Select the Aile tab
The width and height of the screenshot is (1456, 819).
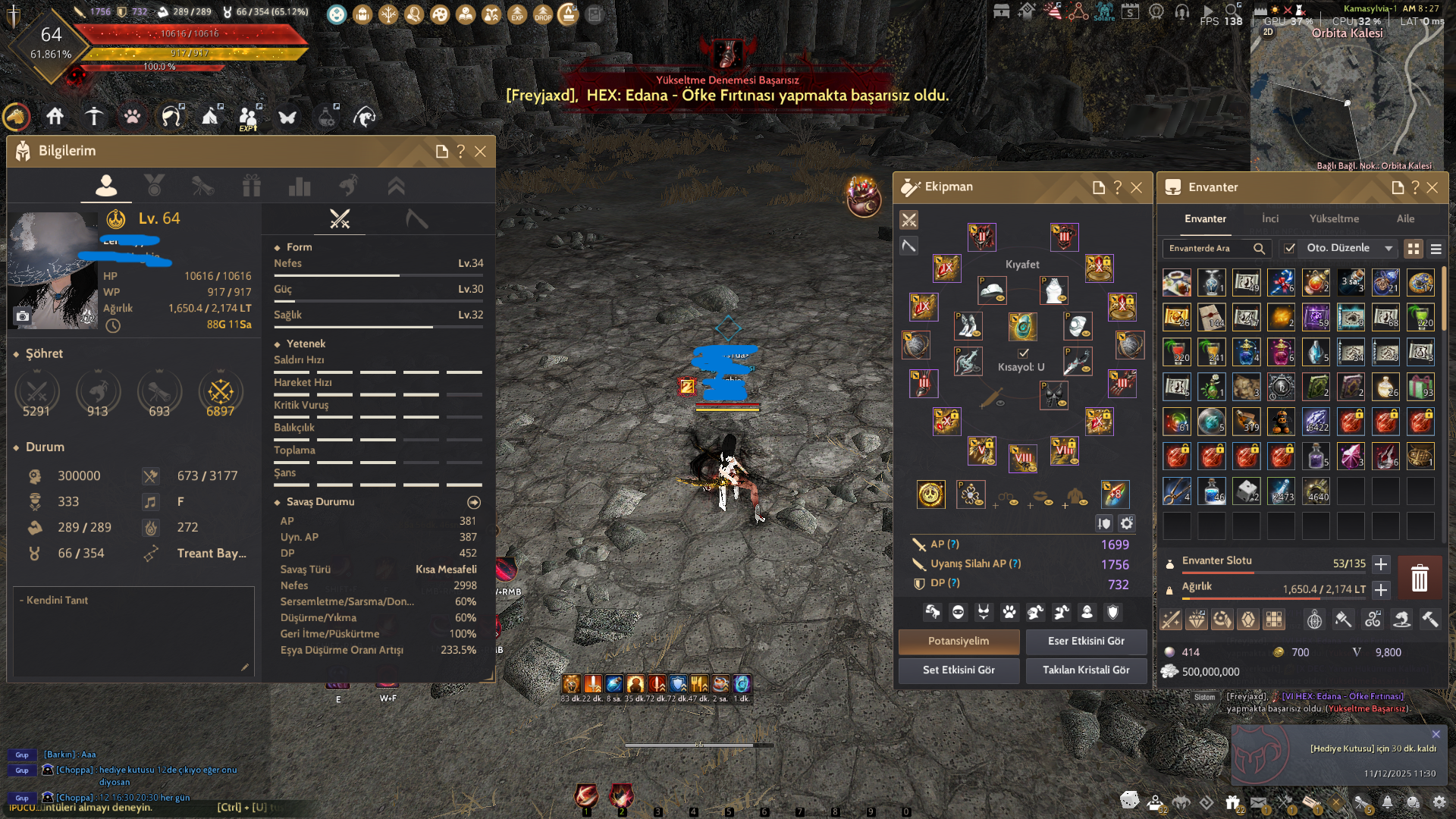click(x=1405, y=218)
